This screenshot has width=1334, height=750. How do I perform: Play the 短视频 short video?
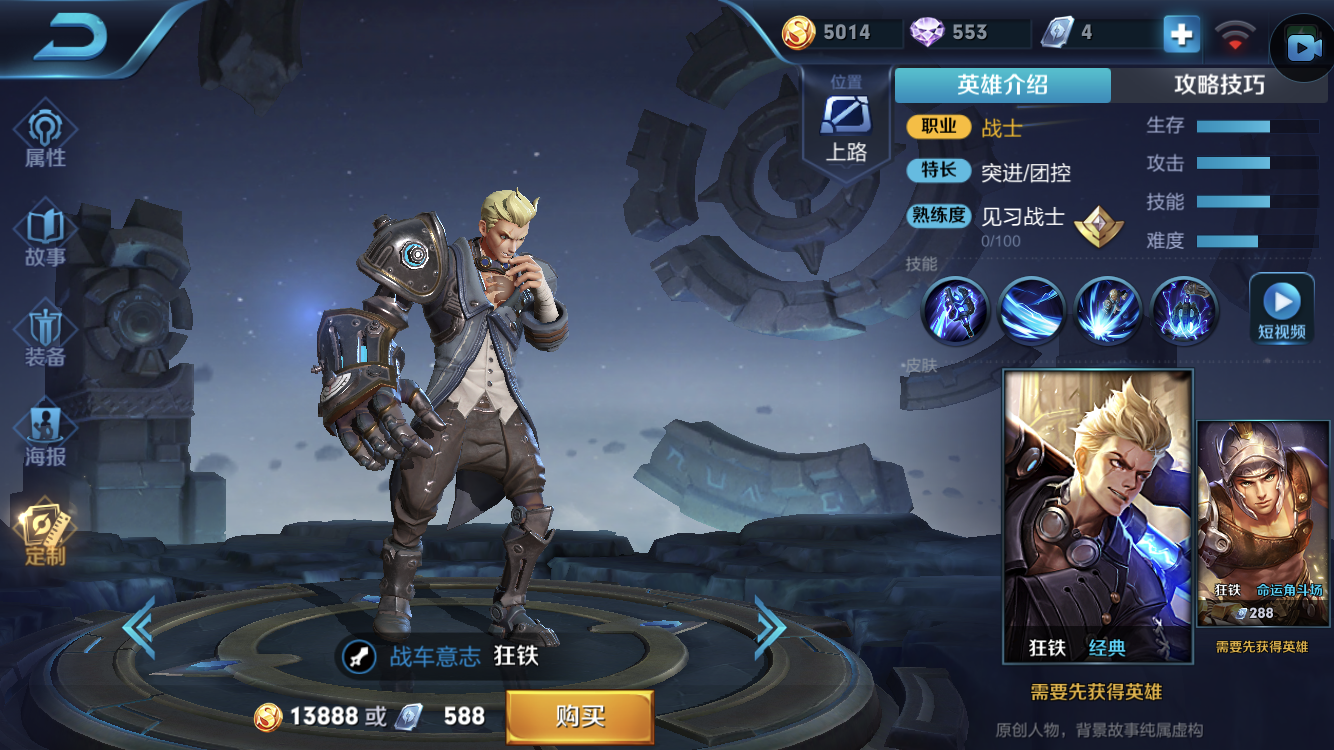point(1281,310)
